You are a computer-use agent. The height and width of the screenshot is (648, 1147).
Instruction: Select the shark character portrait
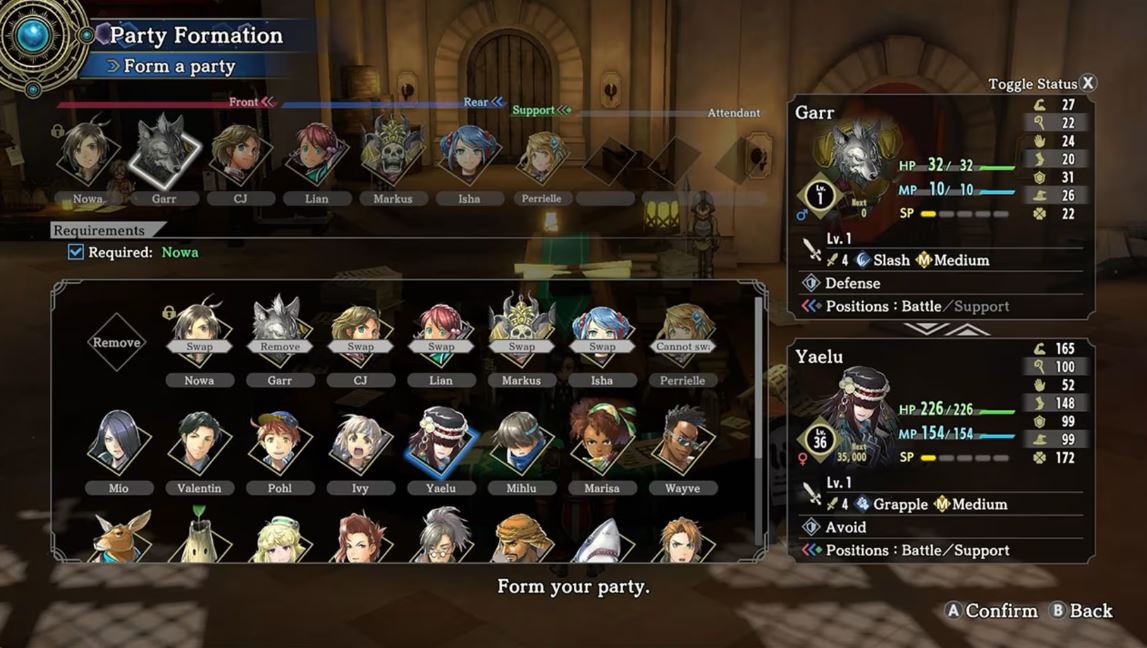coord(601,540)
